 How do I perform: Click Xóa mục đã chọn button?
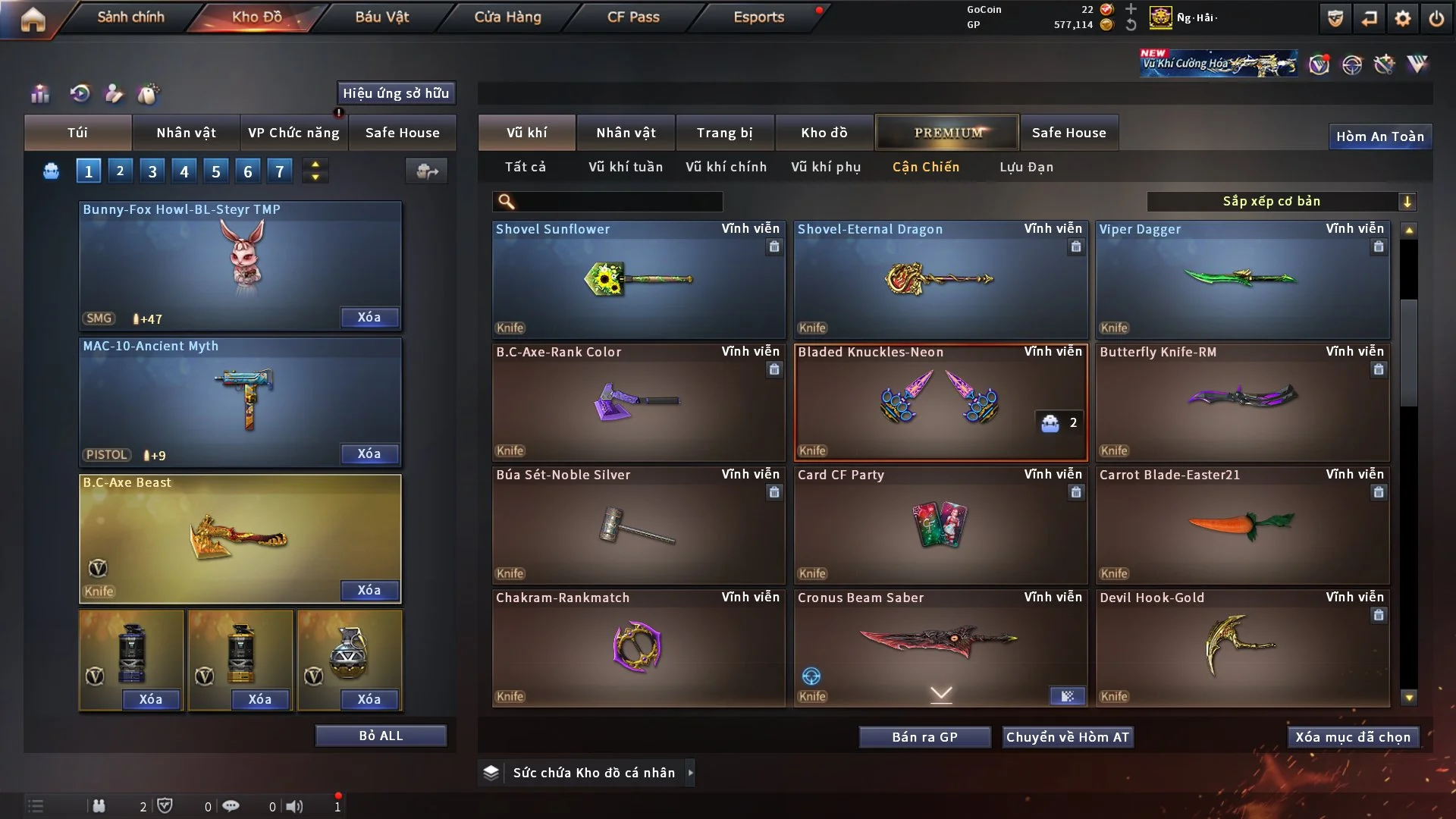coord(1353,737)
